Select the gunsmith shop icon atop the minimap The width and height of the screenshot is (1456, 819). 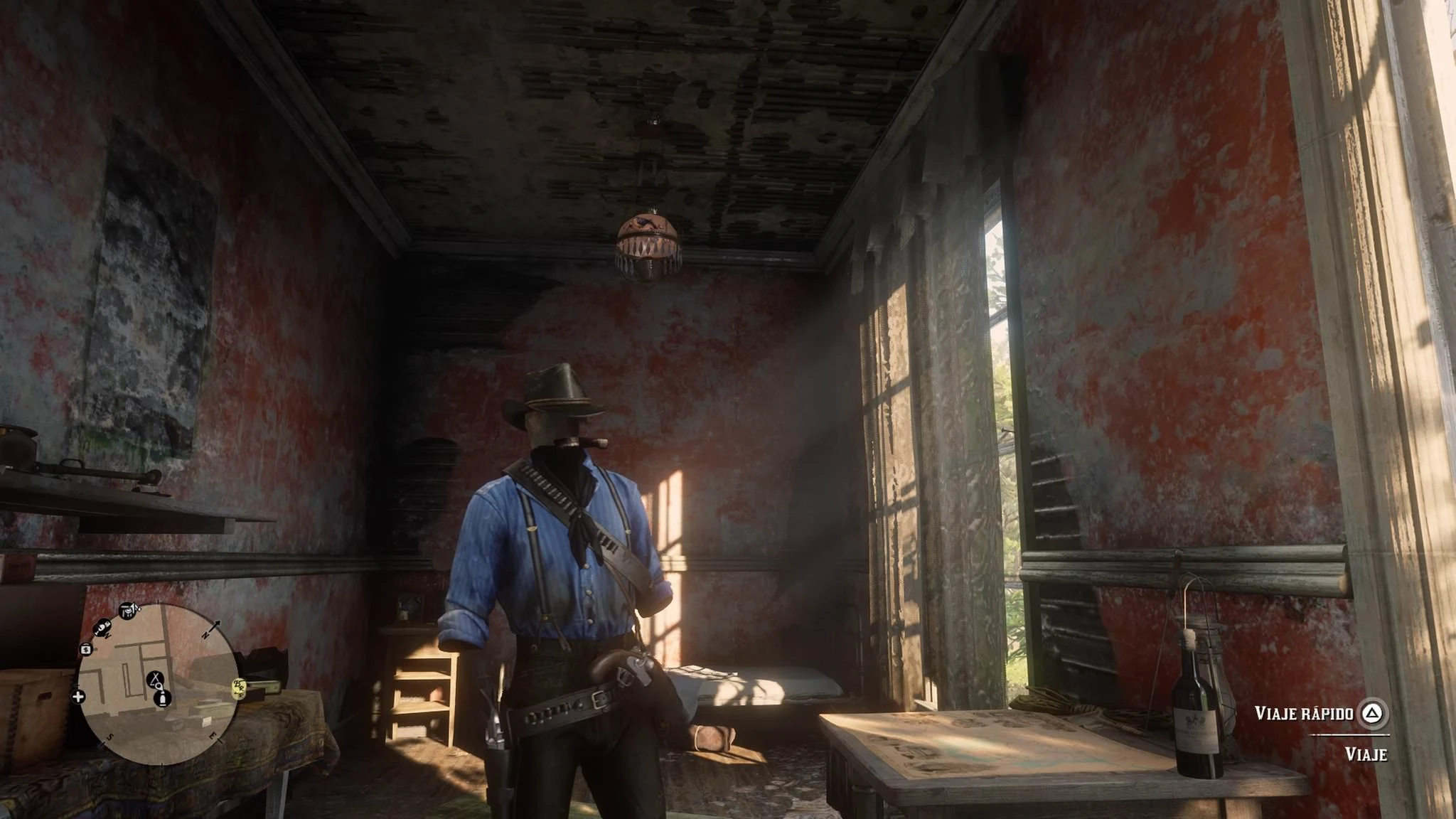point(128,611)
